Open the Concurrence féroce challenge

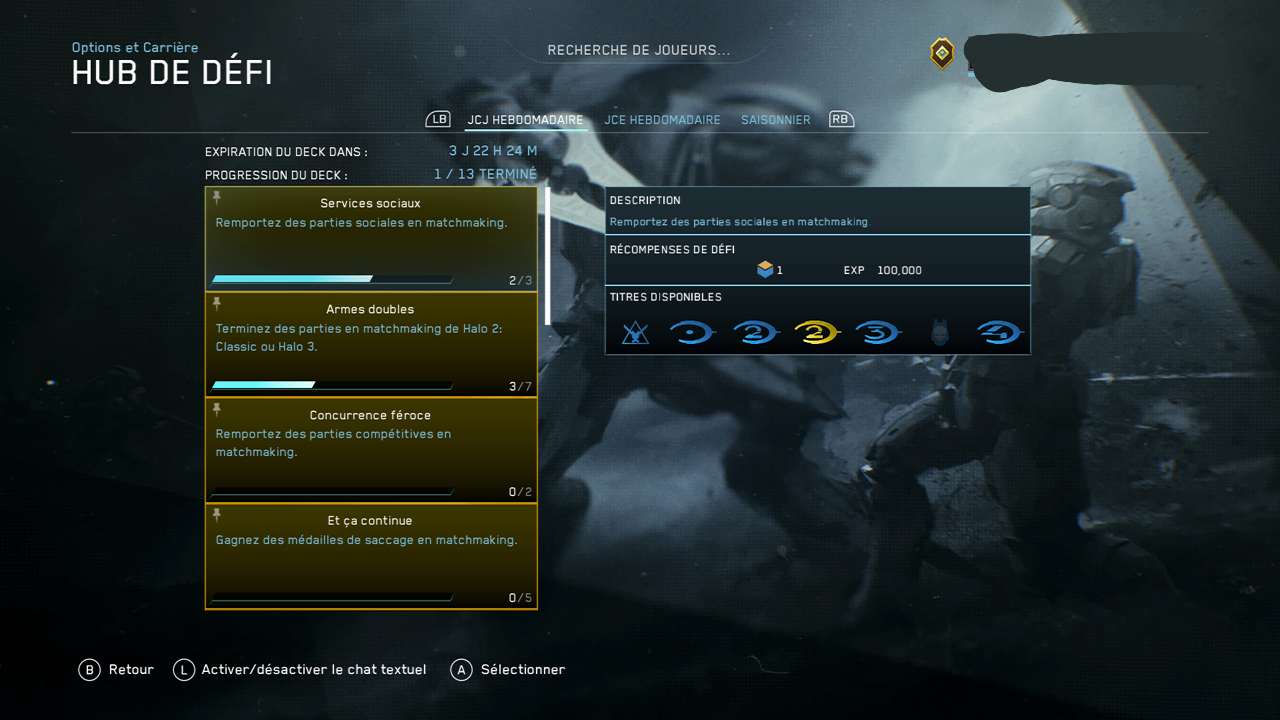click(371, 450)
